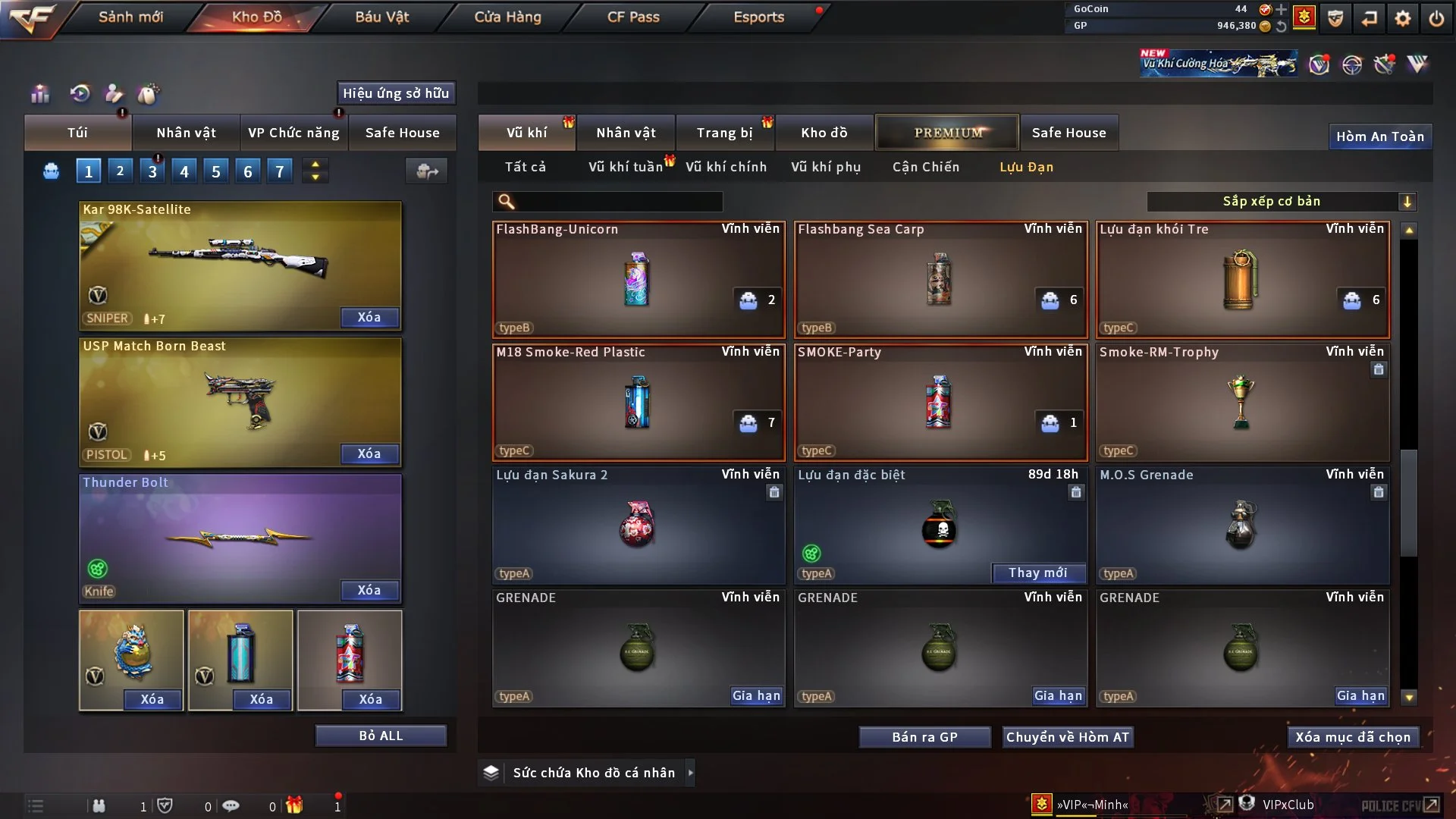The image size is (1456, 819).
Task: Open the CF Pass page
Action: click(x=633, y=17)
